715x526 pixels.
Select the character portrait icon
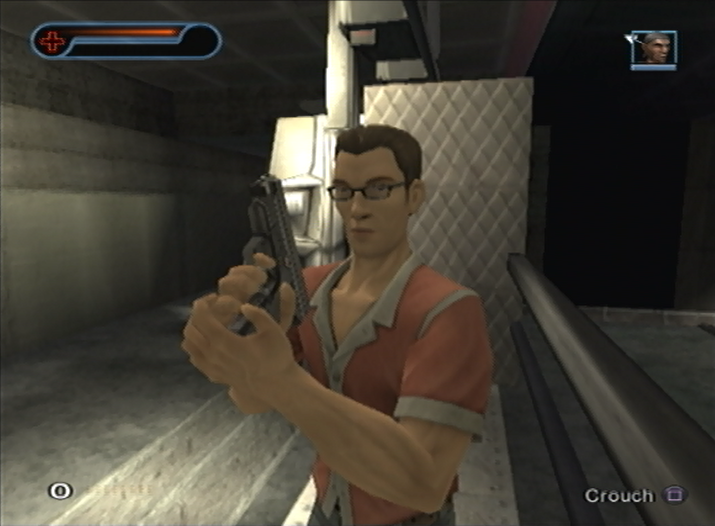654,49
